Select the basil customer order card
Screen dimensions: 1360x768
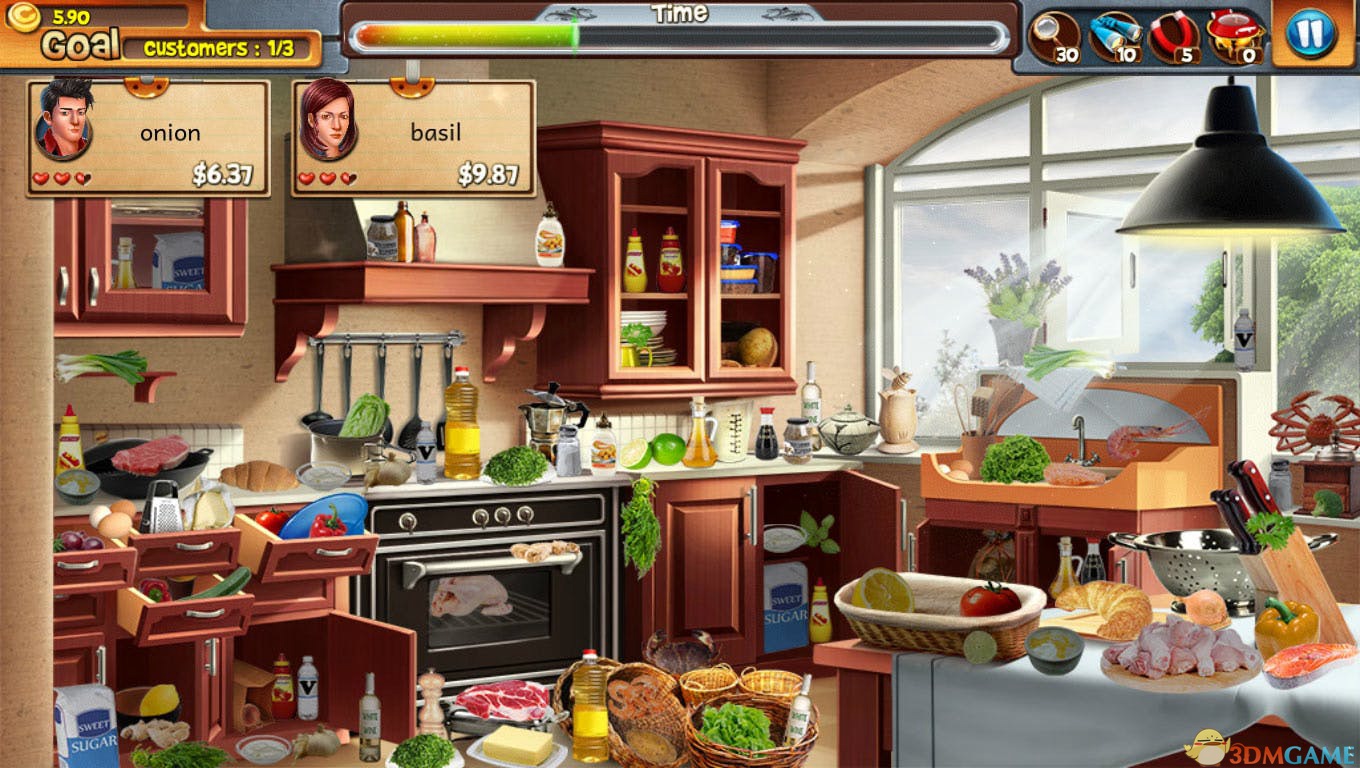pos(413,137)
